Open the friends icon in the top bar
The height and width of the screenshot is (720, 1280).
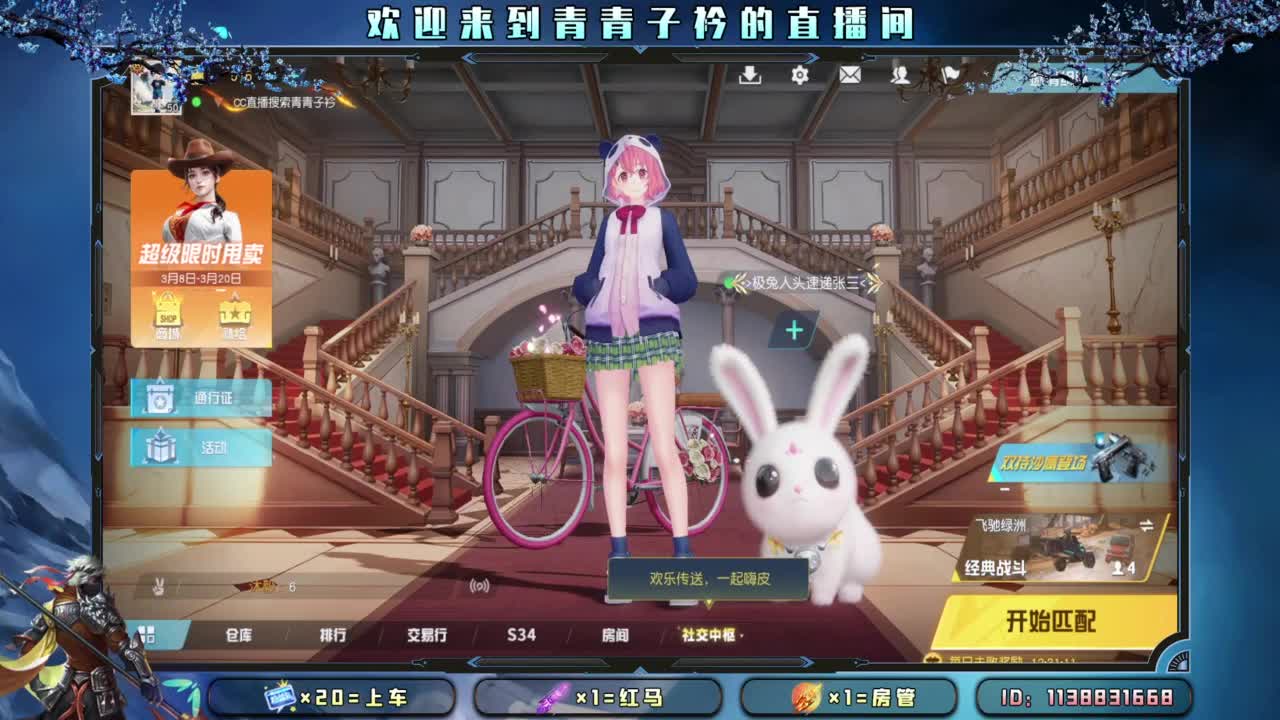pyautogui.click(x=901, y=75)
